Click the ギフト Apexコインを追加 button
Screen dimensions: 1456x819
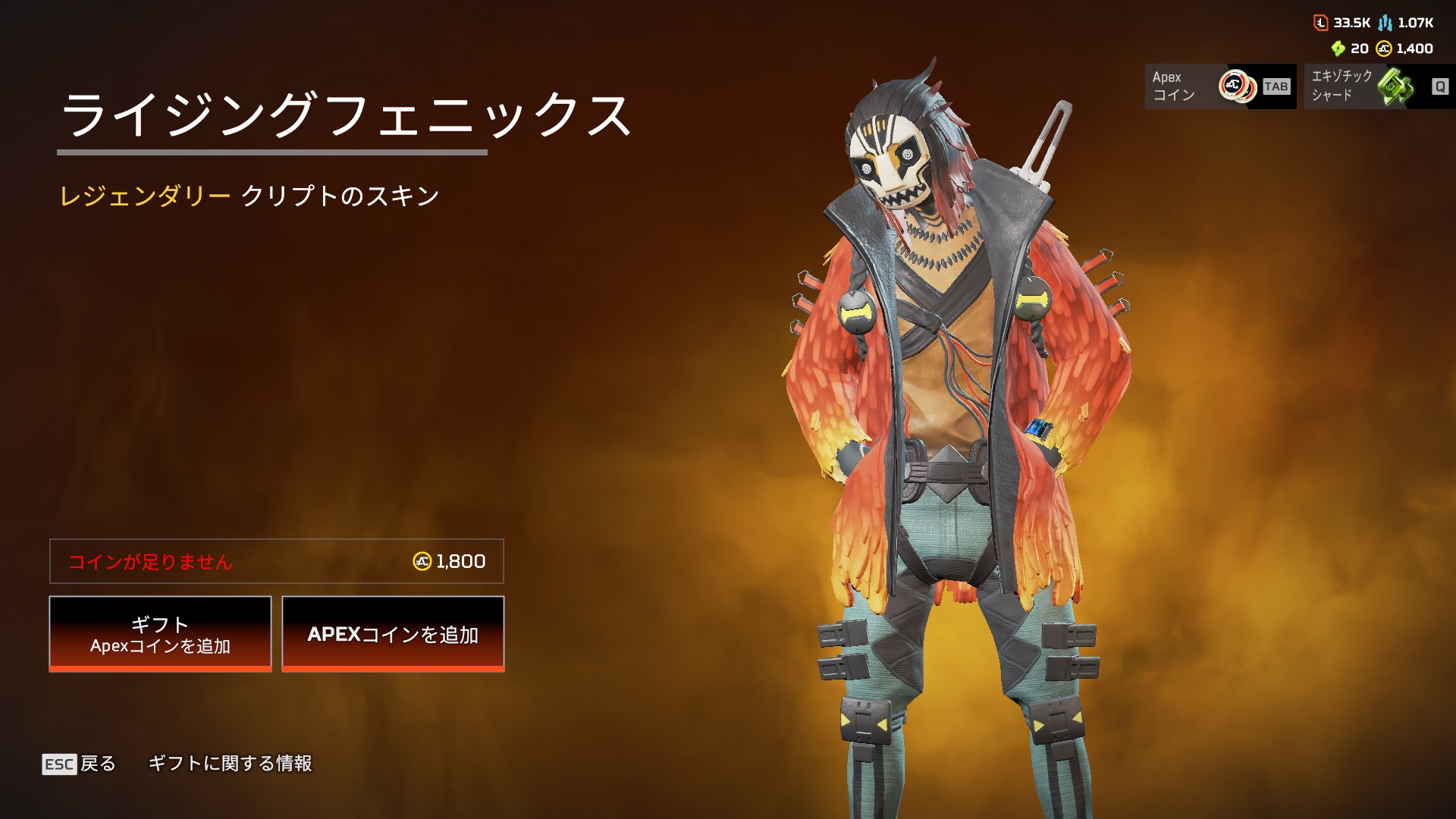pyautogui.click(x=160, y=634)
